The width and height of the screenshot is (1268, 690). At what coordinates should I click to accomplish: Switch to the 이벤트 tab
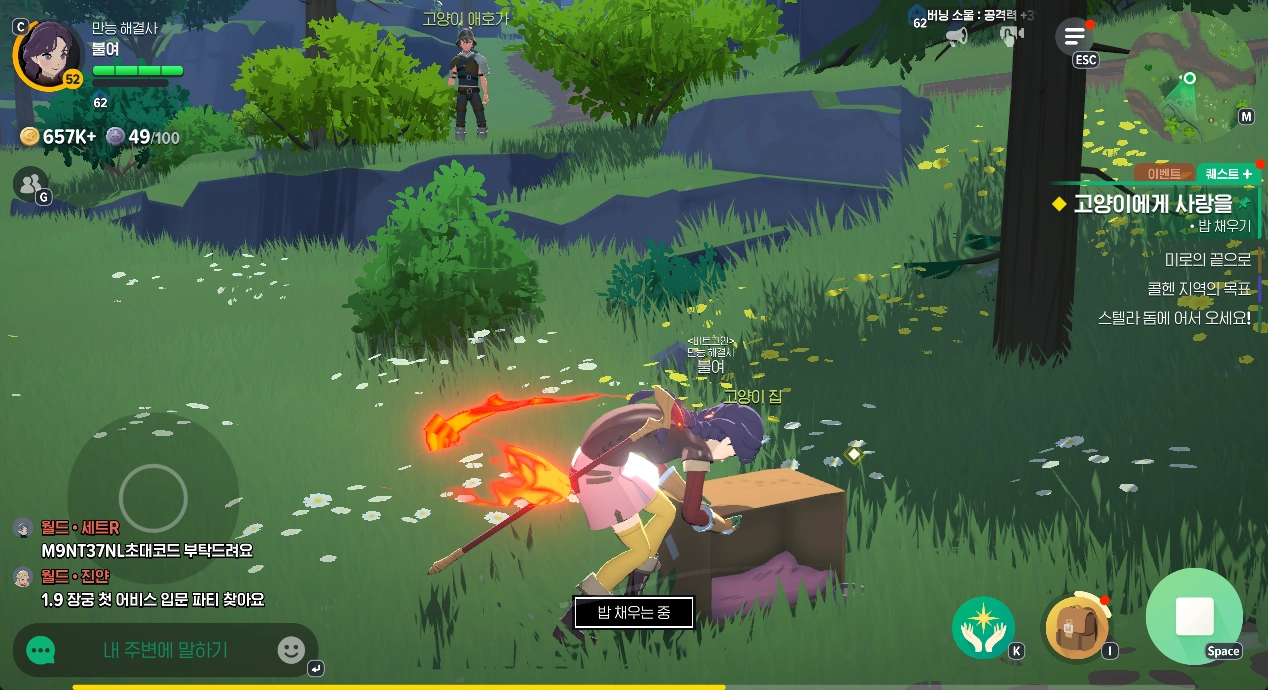(x=1164, y=174)
